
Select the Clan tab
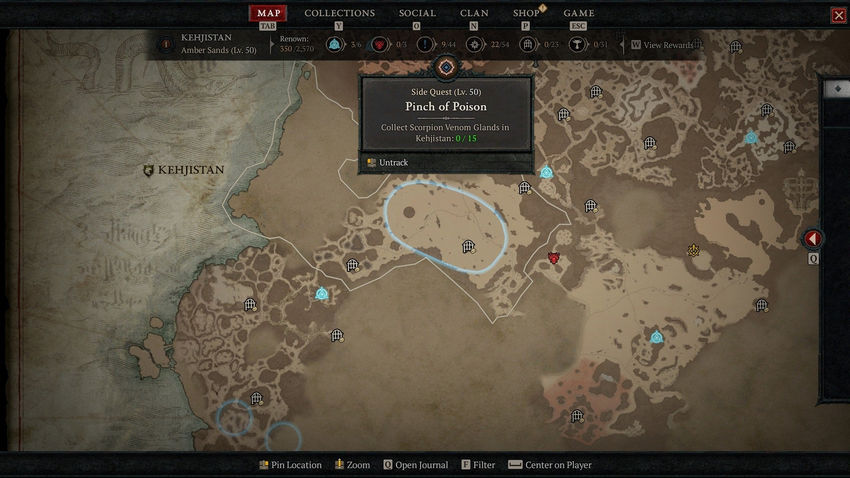pos(474,13)
